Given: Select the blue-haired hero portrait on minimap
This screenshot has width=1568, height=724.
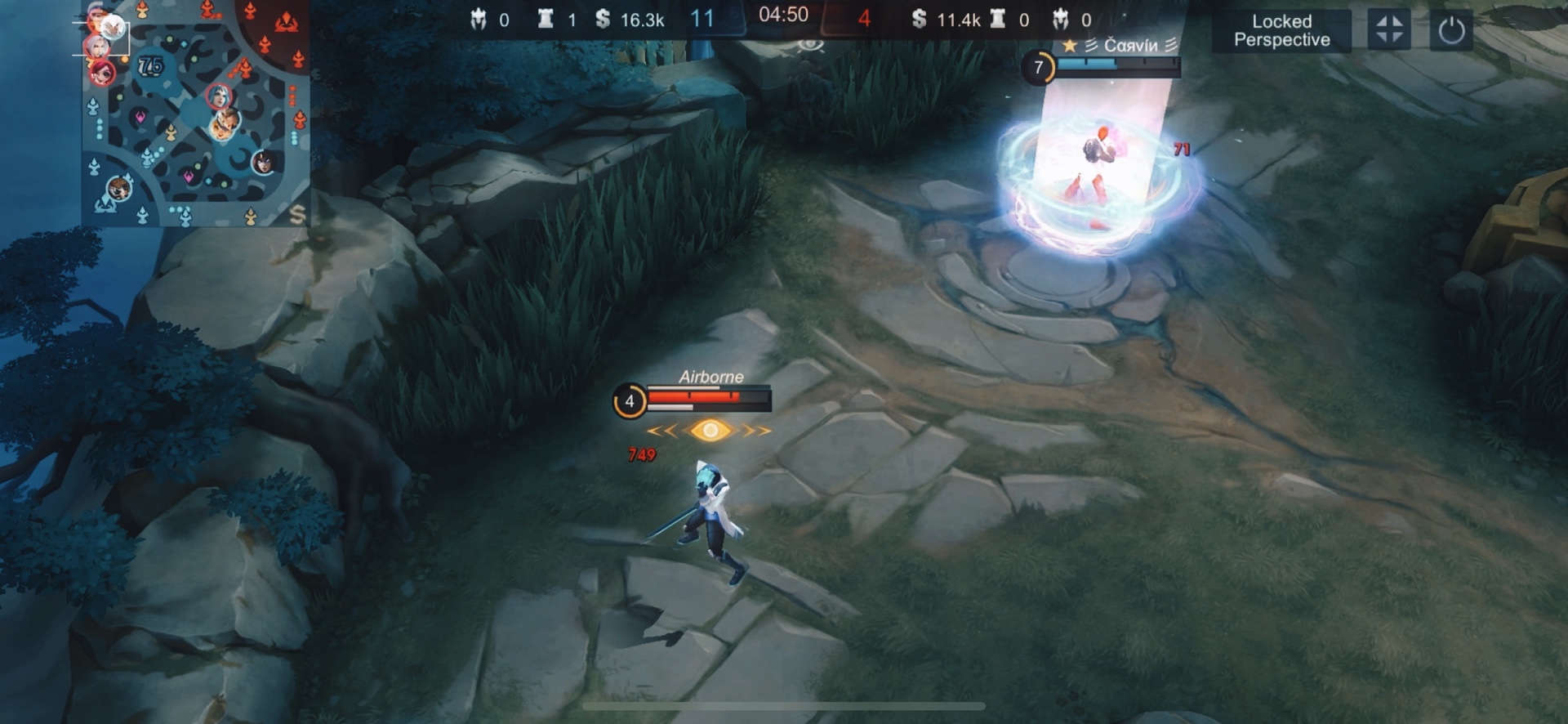Looking at the screenshot, I should pyautogui.click(x=218, y=96).
